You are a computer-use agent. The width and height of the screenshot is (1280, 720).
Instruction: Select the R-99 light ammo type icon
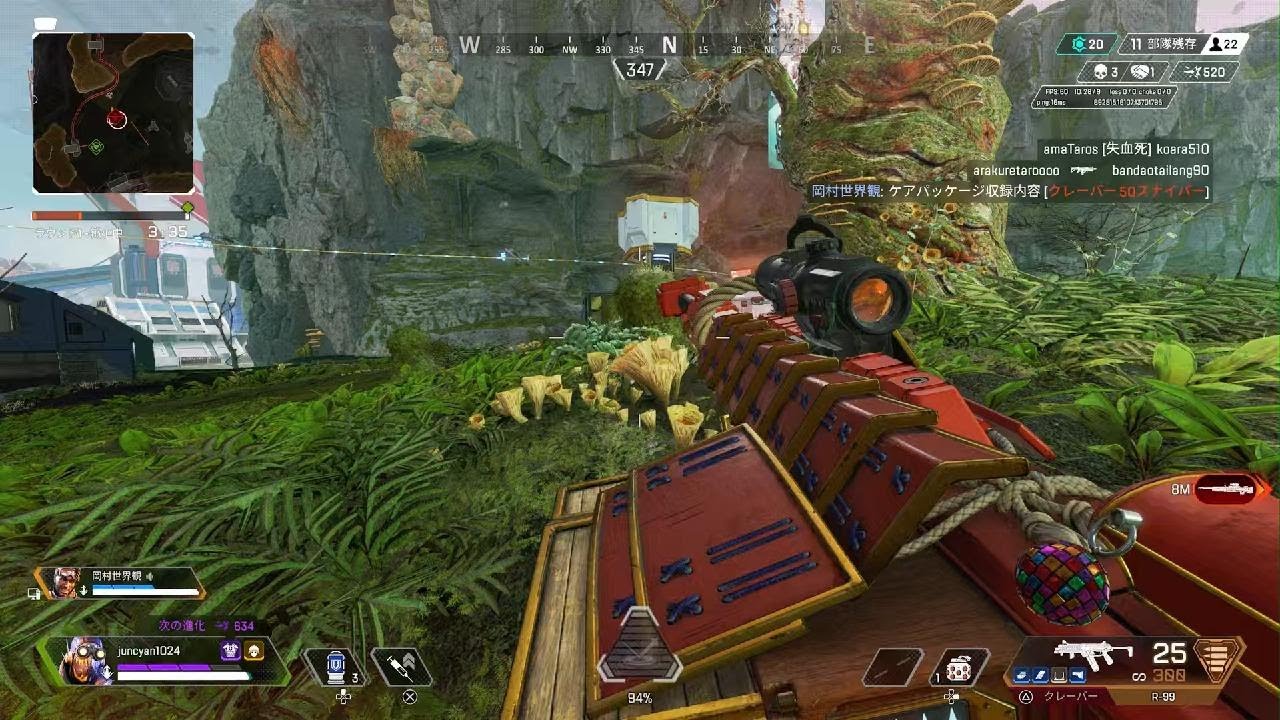coord(1217,659)
